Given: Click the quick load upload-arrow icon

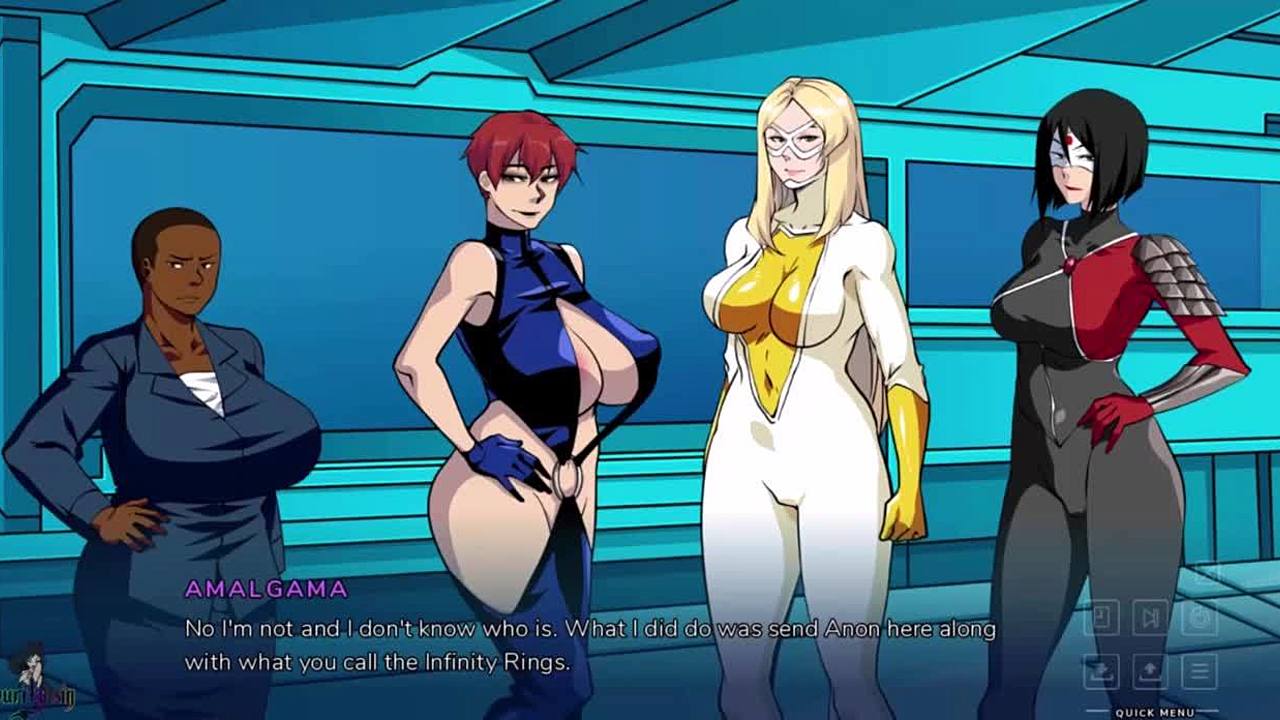Looking at the screenshot, I should [x=1150, y=671].
